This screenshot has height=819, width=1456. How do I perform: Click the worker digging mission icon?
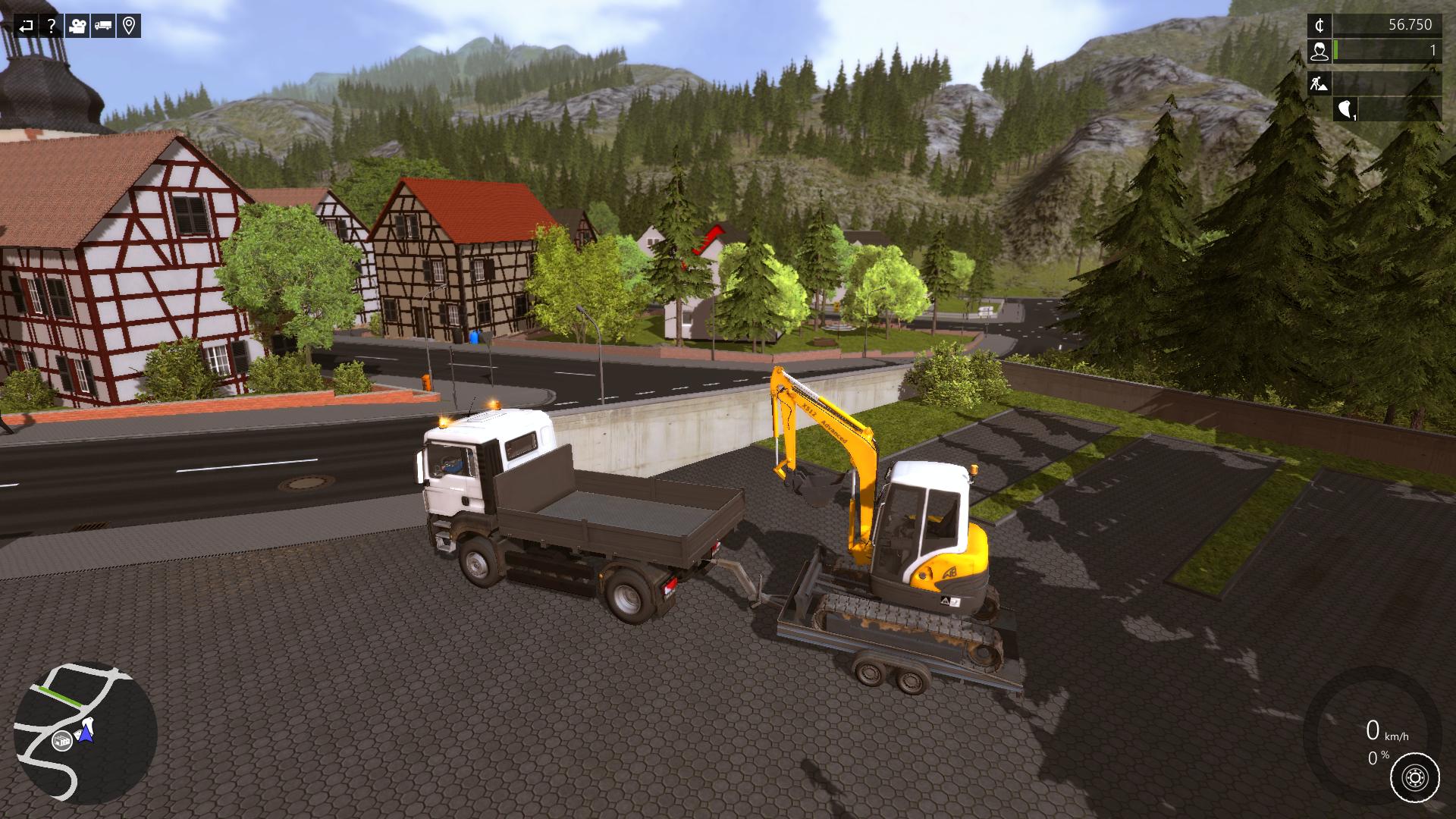(x=1319, y=83)
